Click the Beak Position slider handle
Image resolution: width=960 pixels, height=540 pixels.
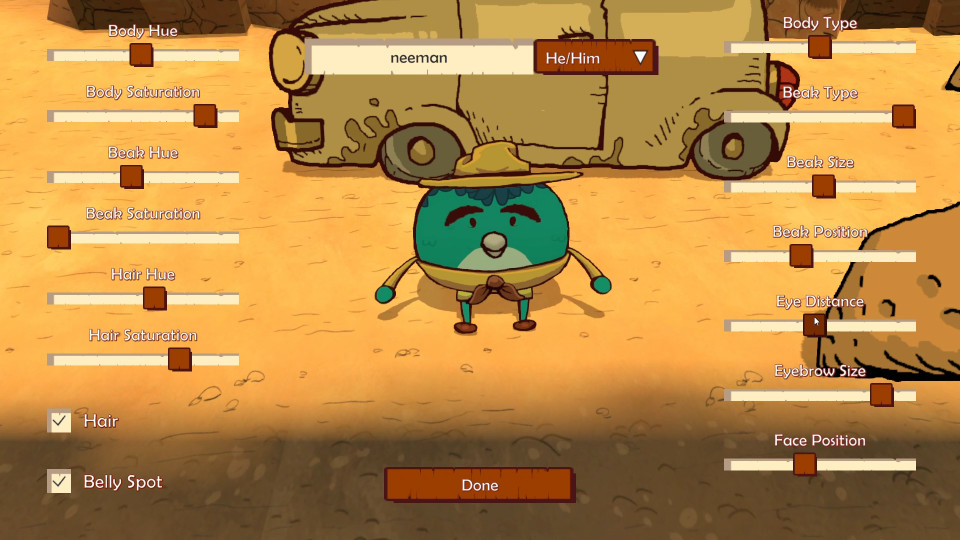pos(801,256)
